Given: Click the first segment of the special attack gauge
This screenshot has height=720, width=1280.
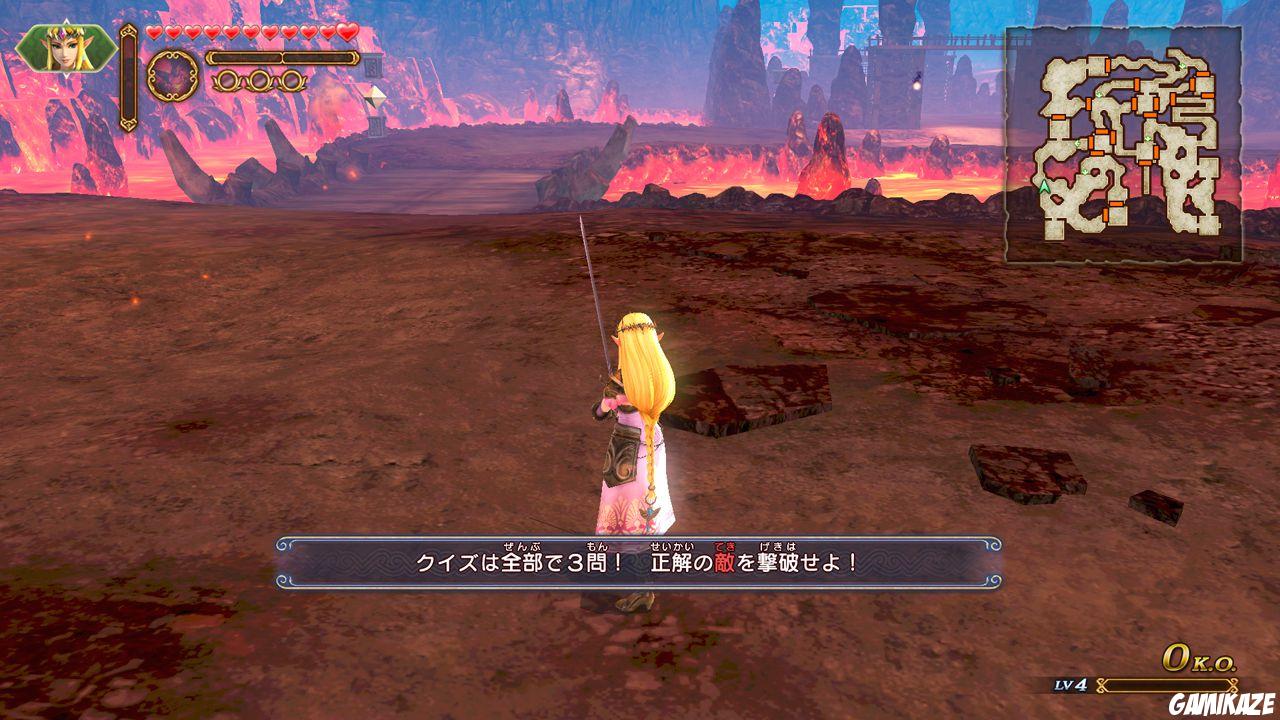Looking at the screenshot, I should point(247,58).
